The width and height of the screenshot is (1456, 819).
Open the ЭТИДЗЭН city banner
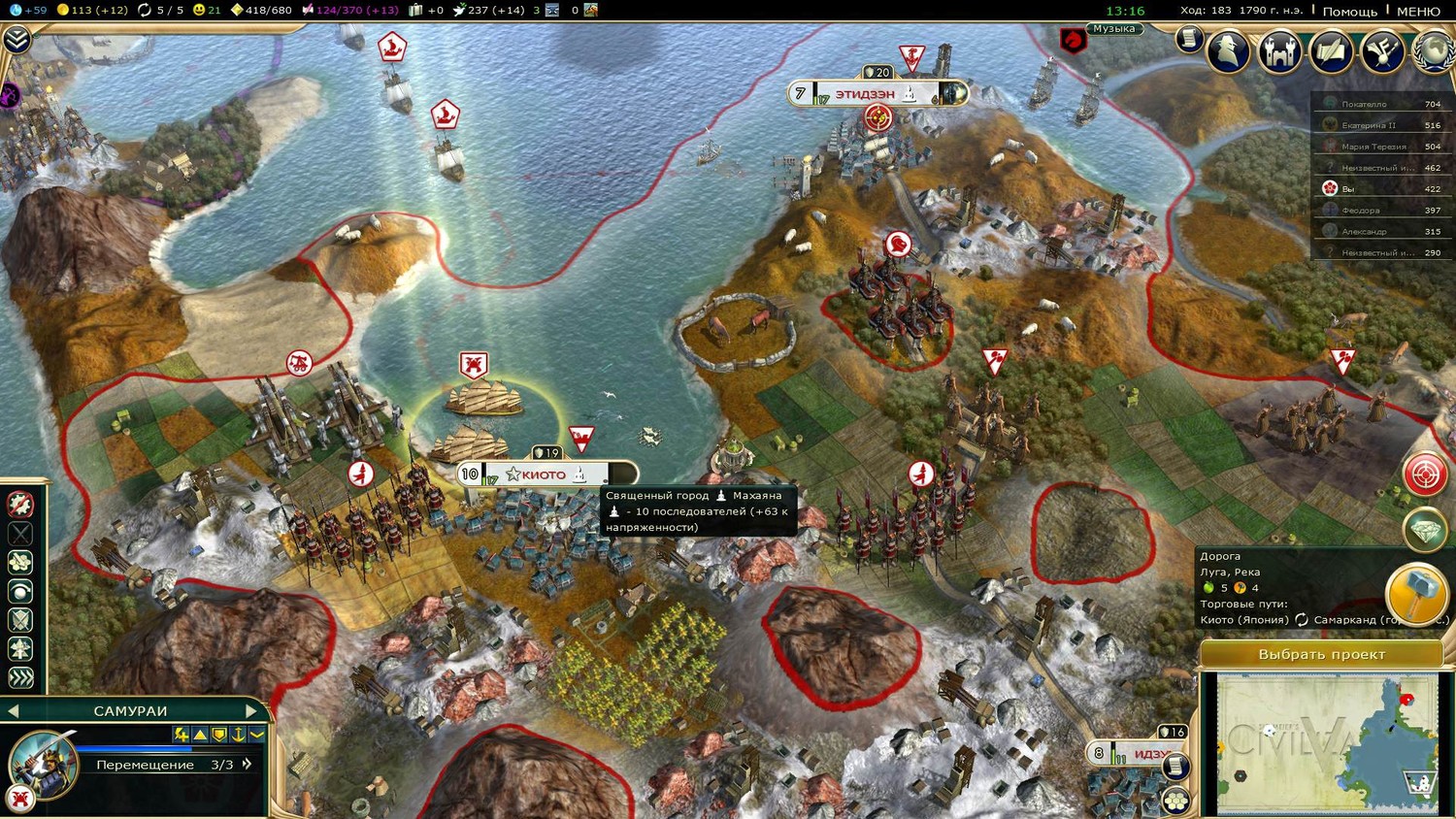[x=866, y=94]
